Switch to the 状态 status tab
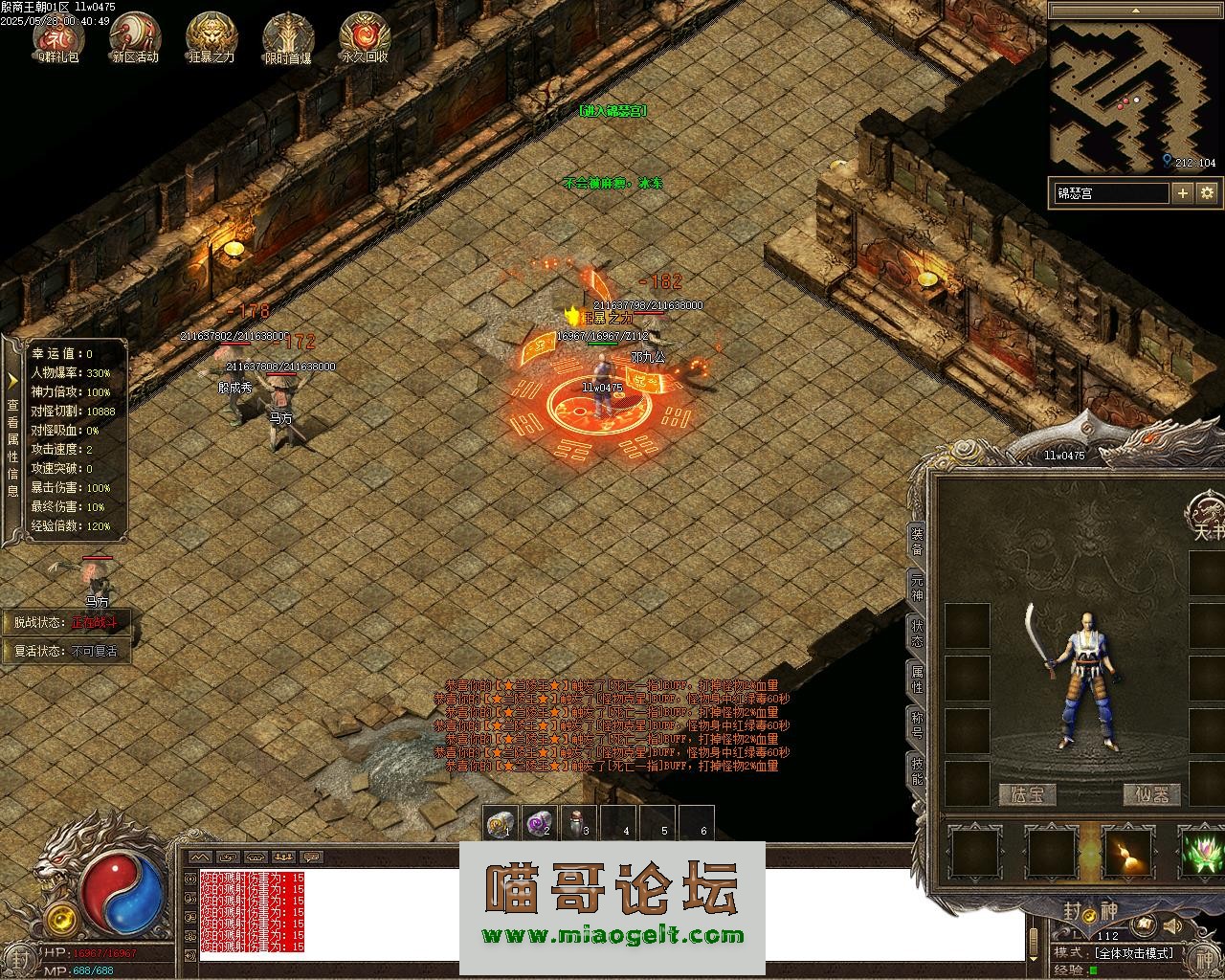The height and width of the screenshot is (980, 1225). pos(917,634)
